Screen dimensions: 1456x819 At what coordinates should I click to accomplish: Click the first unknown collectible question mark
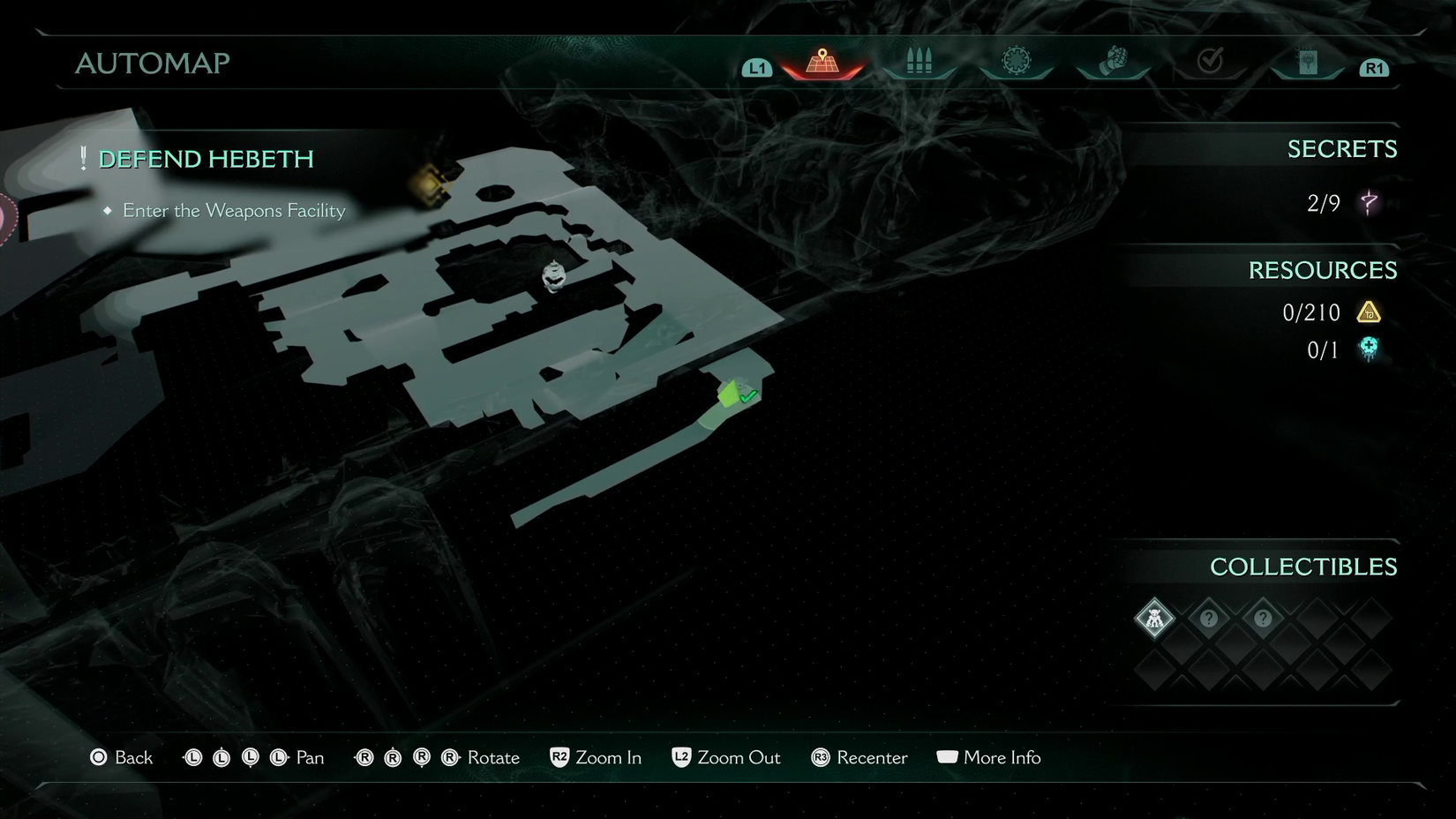[1209, 619]
